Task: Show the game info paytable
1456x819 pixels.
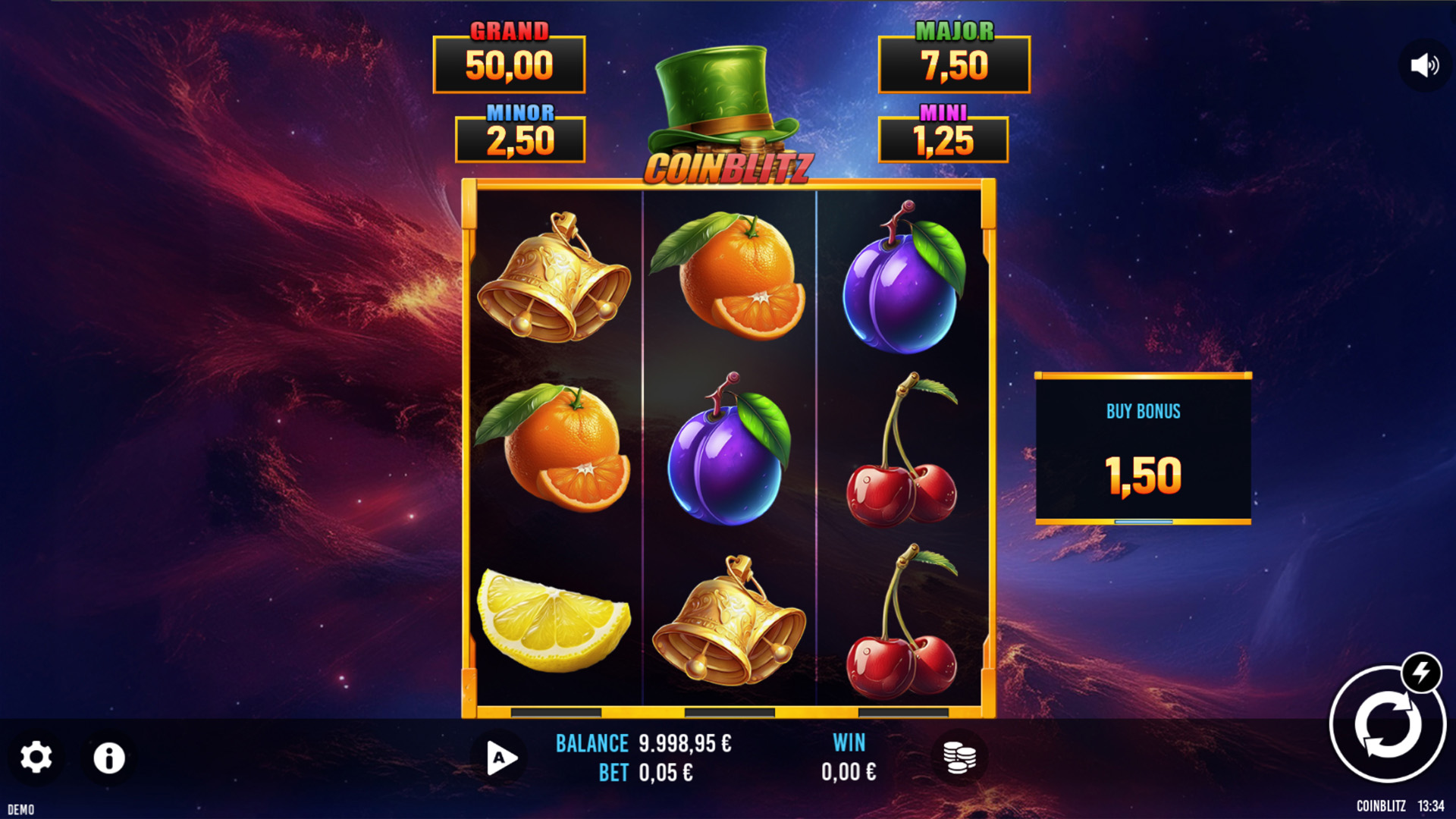Action: (108, 758)
